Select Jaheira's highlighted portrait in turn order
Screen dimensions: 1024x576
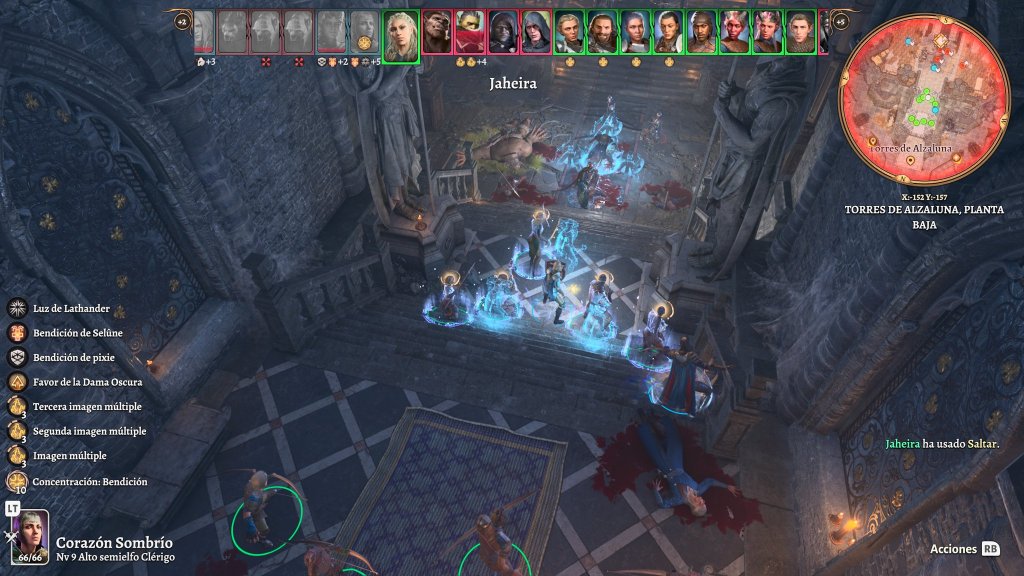[401, 36]
